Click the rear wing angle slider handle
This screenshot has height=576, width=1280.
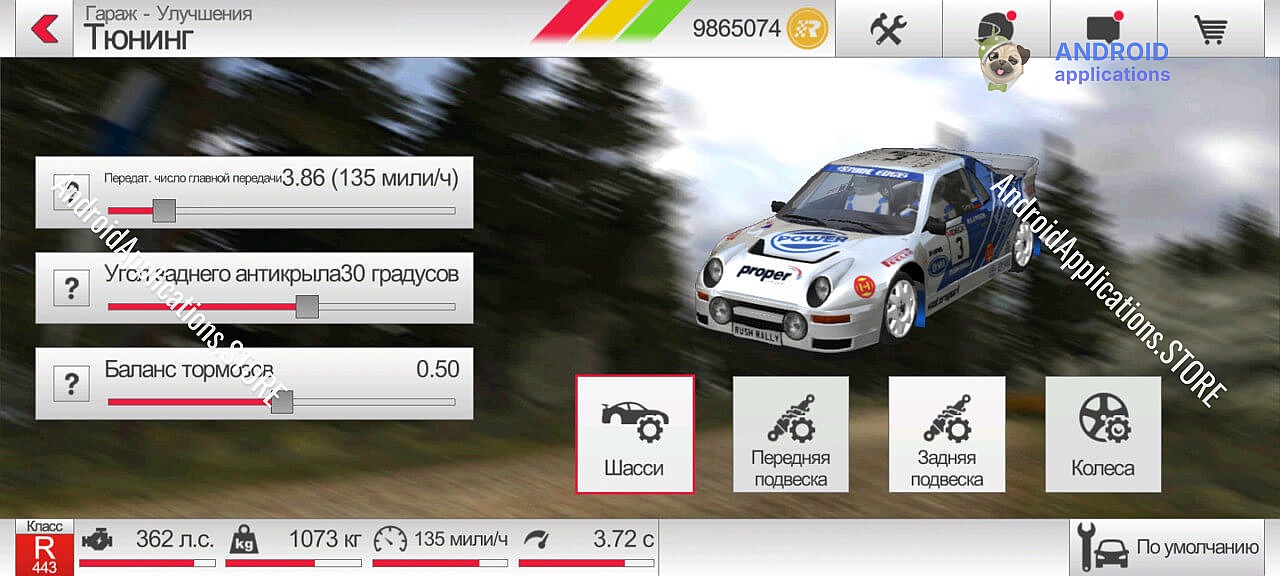click(x=307, y=306)
